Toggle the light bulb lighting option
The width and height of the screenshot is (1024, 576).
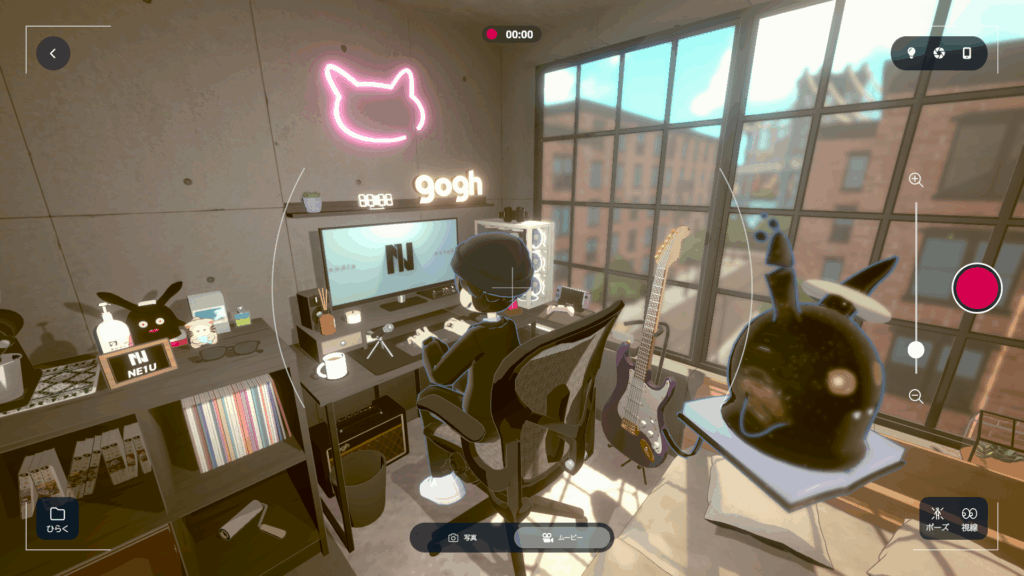(x=911, y=53)
